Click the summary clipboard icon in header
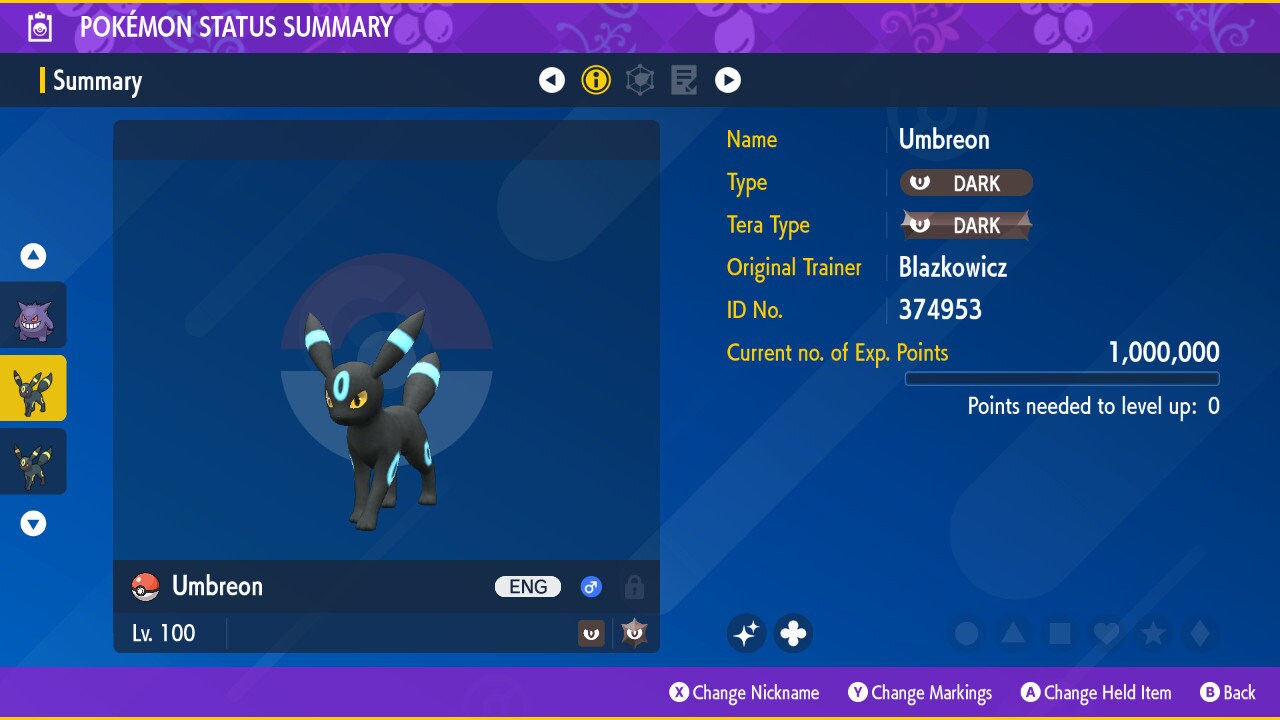Screen dimensions: 1280x720 coord(40,27)
